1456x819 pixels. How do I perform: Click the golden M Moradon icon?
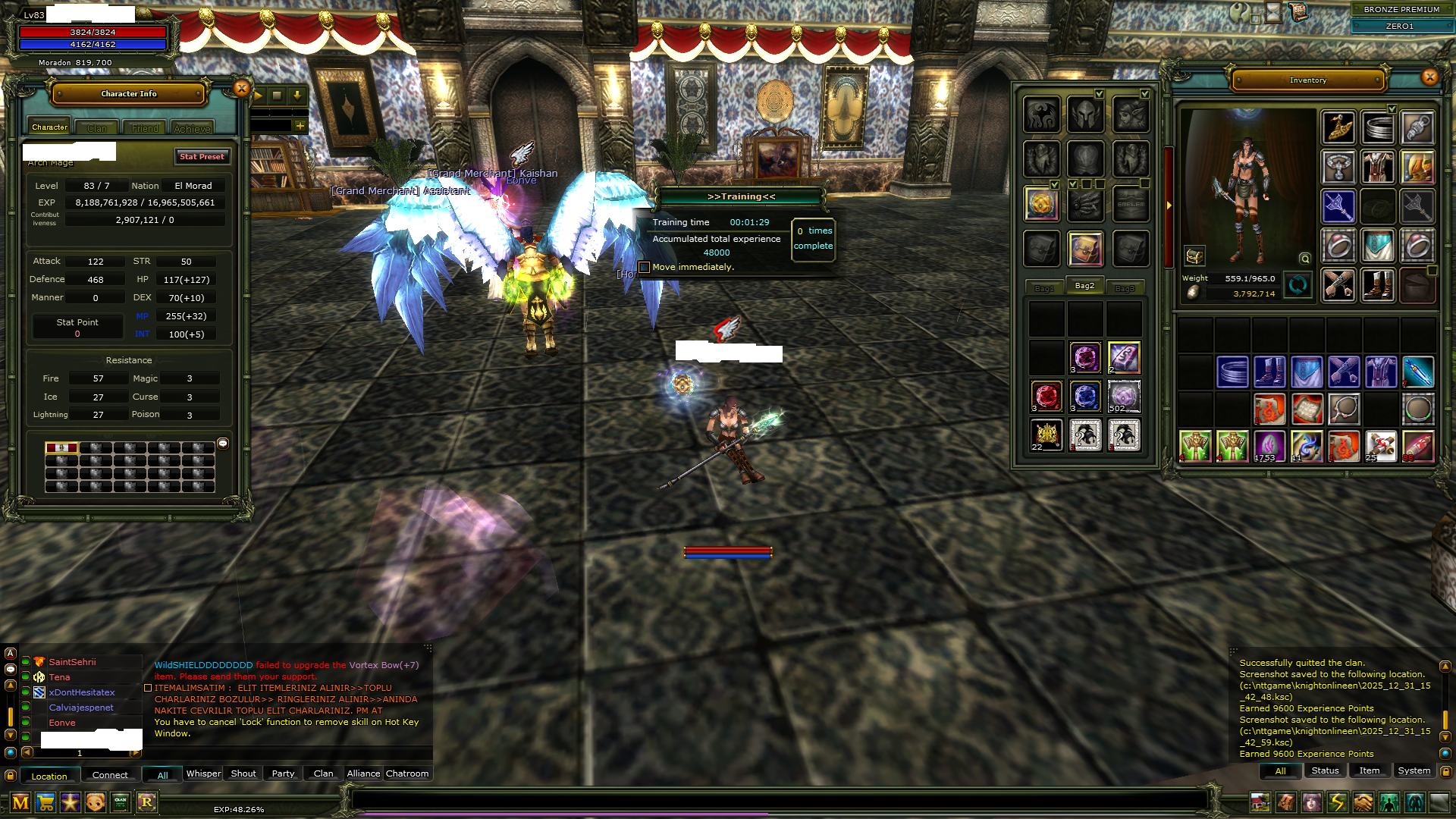(x=20, y=802)
